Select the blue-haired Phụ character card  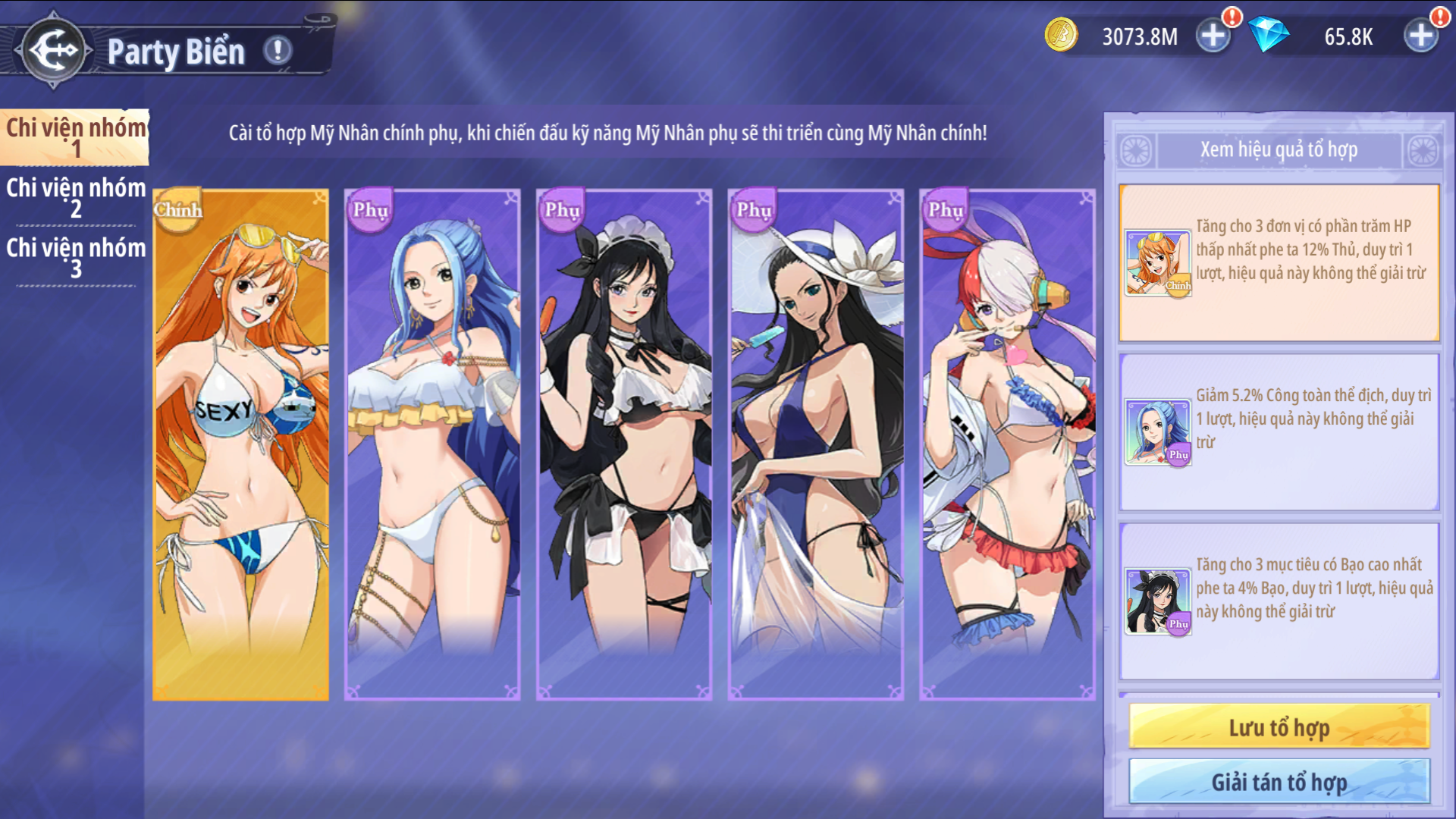(432, 444)
